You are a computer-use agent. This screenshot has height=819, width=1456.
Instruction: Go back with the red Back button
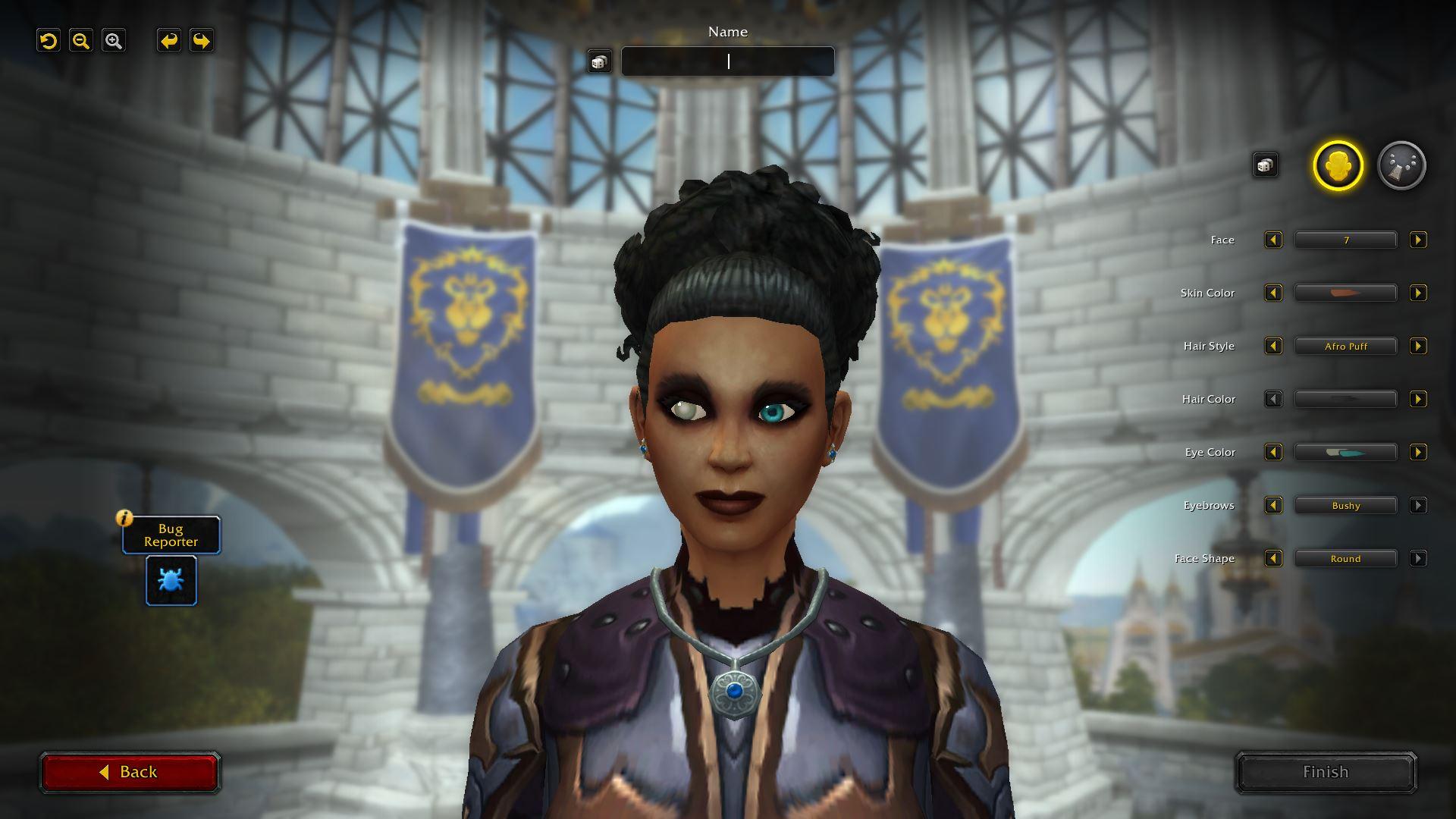pyautogui.click(x=130, y=772)
